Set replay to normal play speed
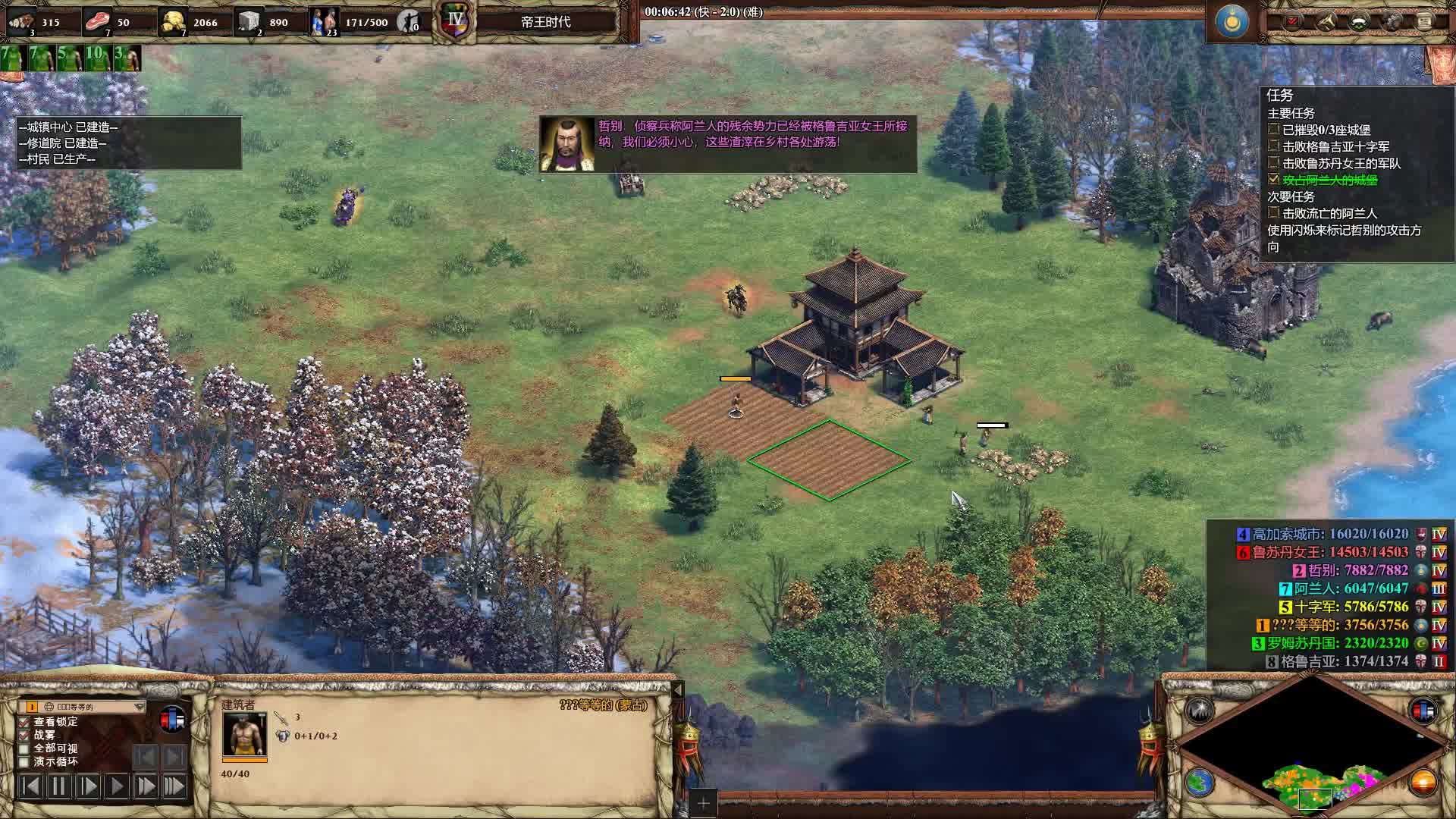Viewport: 1456px width, 819px height. coord(117,786)
